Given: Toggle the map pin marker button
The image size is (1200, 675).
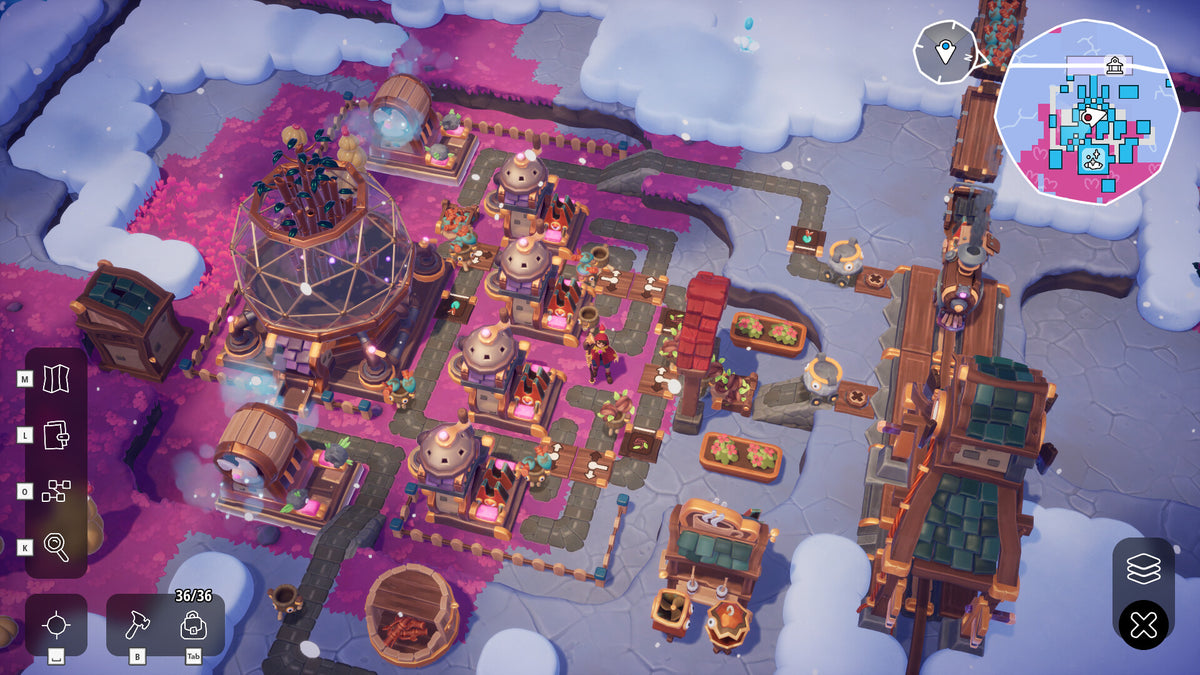Looking at the screenshot, I should [x=945, y=49].
